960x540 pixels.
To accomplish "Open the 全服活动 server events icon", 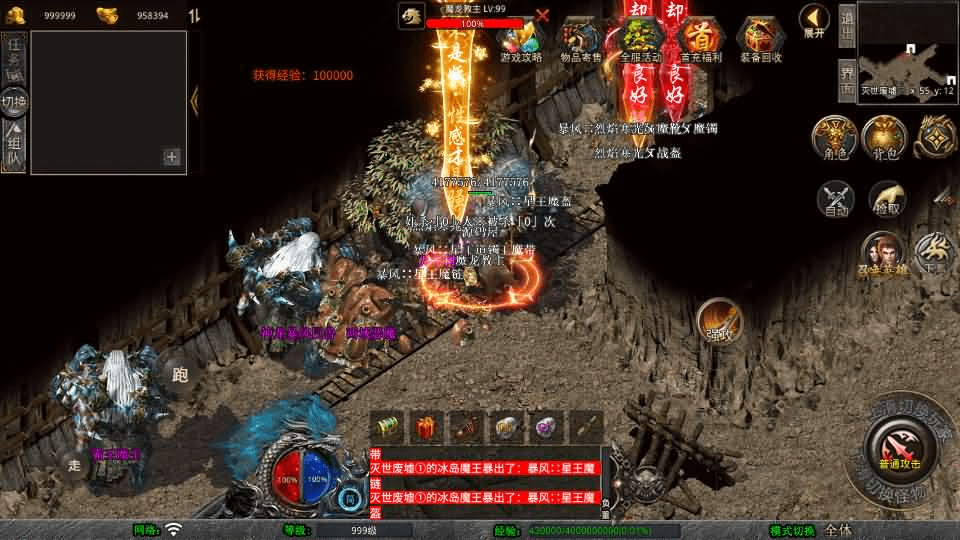I will point(641,41).
